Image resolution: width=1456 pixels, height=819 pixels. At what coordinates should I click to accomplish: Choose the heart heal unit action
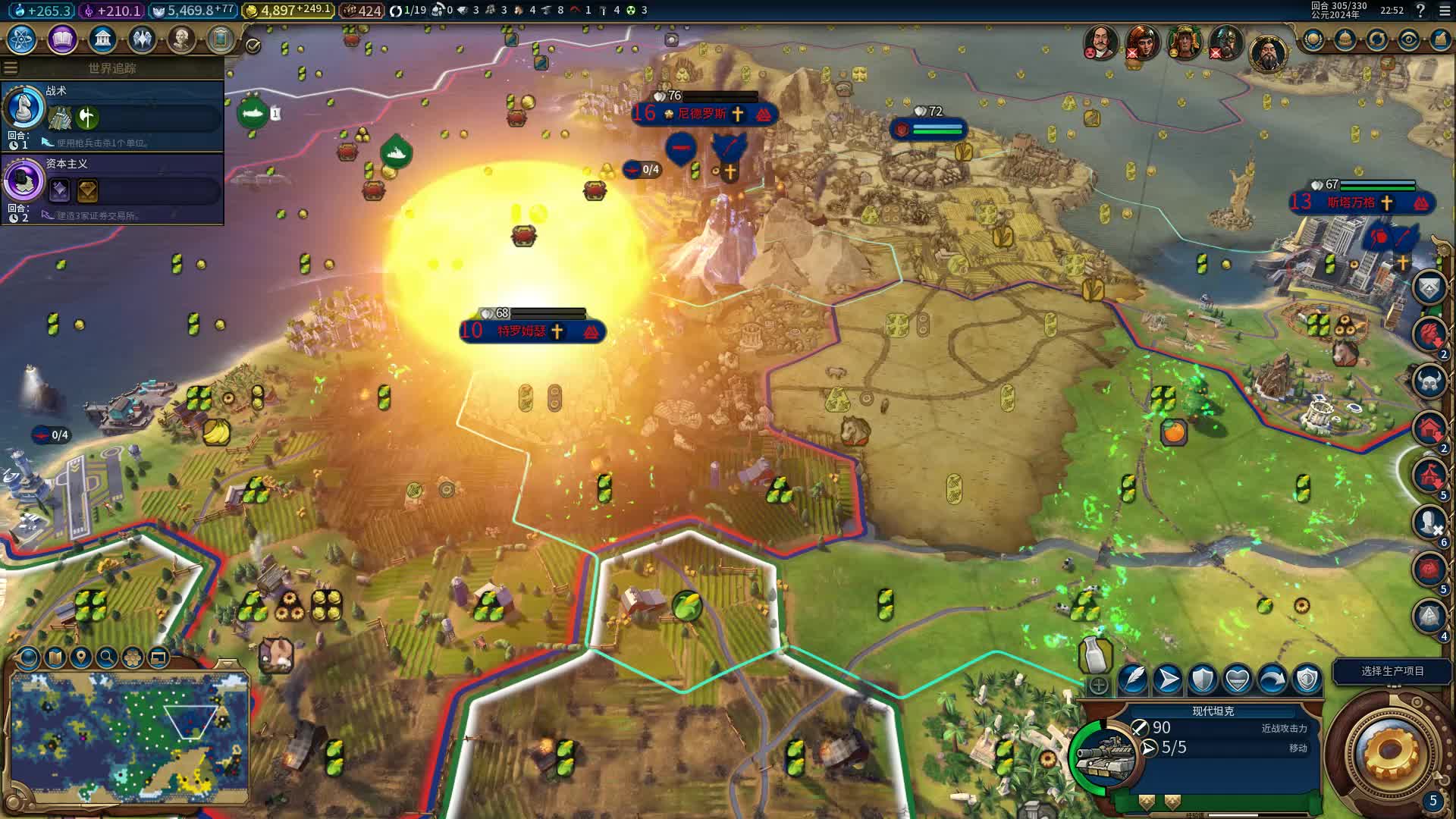pyautogui.click(x=1238, y=679)
